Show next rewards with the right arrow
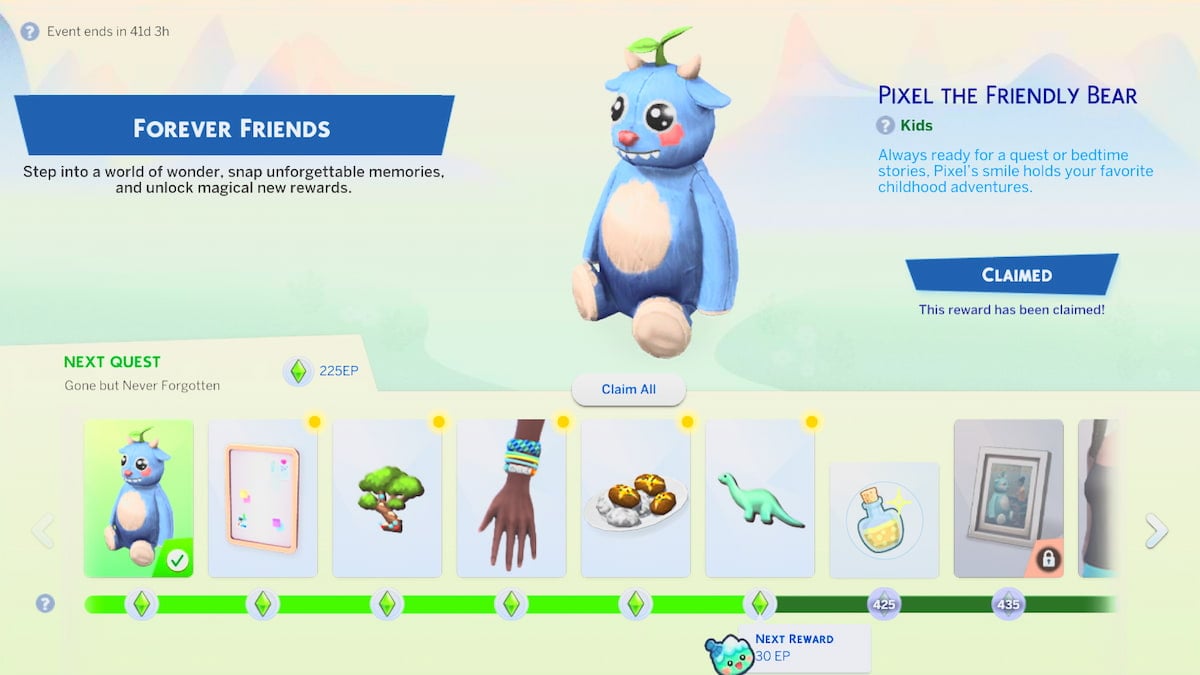Viewport: 1200px width, 675px height. pos(1156,530)
